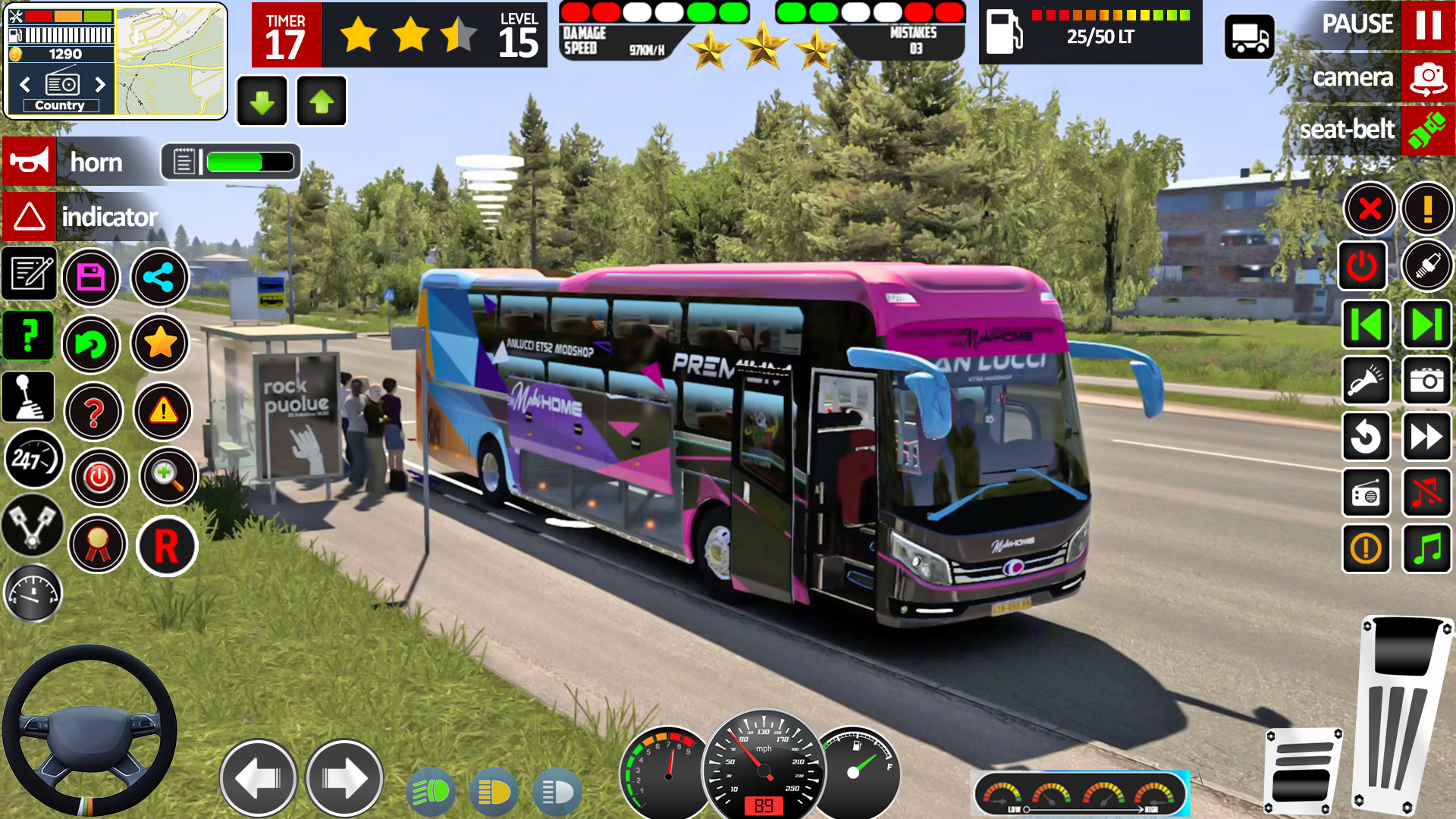The width and height of the screenshot is (1456, 819).
Task: Steer right with the right arrow
Action: point(344,778)
